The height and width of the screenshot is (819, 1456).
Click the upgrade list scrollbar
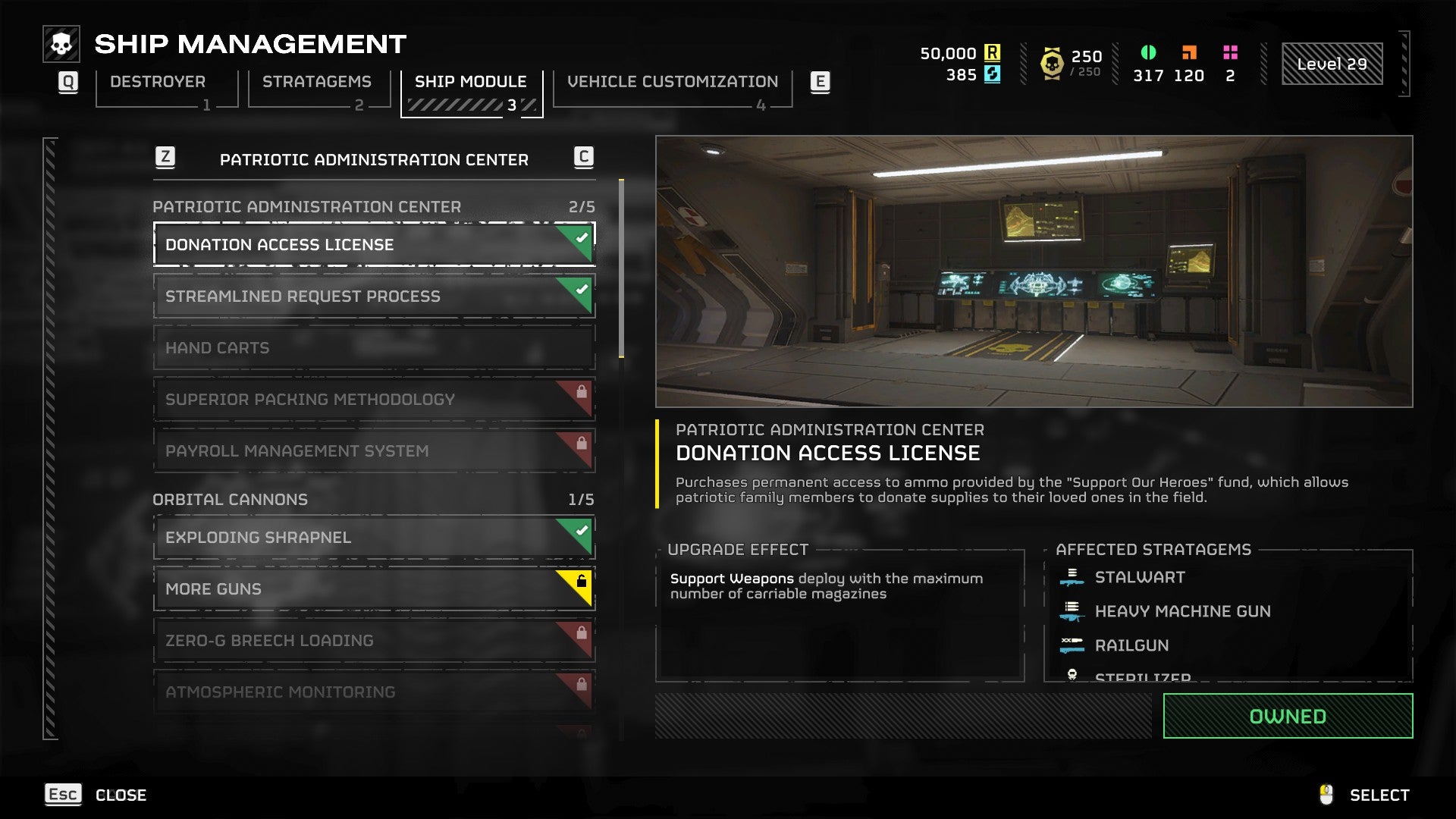point(621,268)
